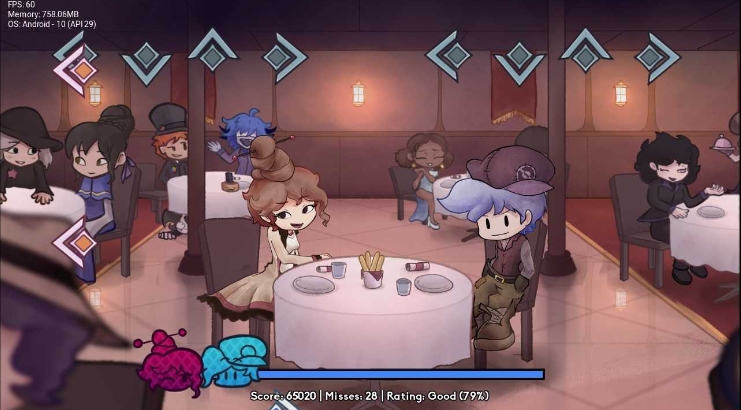741x410 pixels.
Task: Click the opponent's right arrow receptor
Action: (281, 57)
